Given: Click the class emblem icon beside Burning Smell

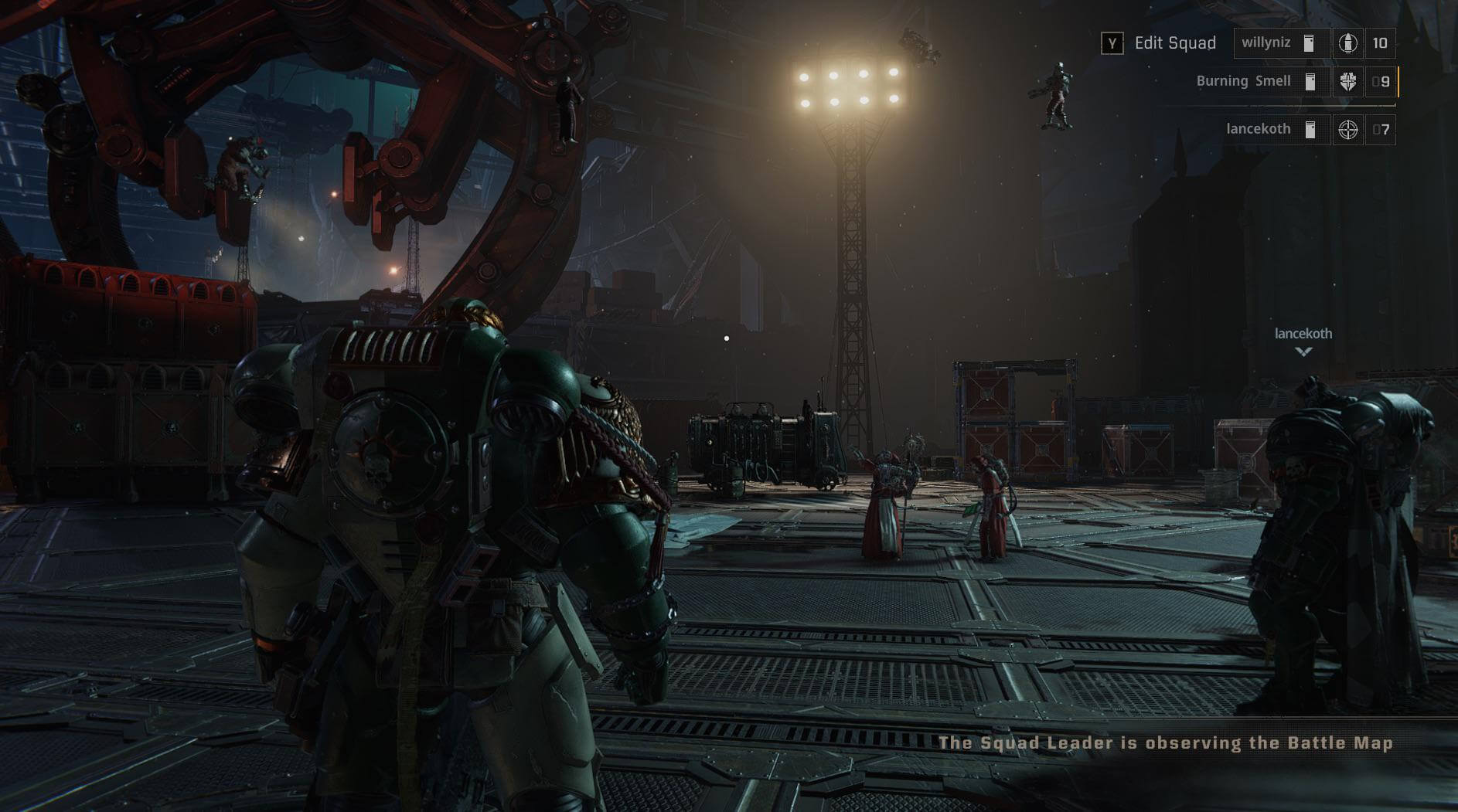Looking at the screenshot, I should tap(1347, 82).
